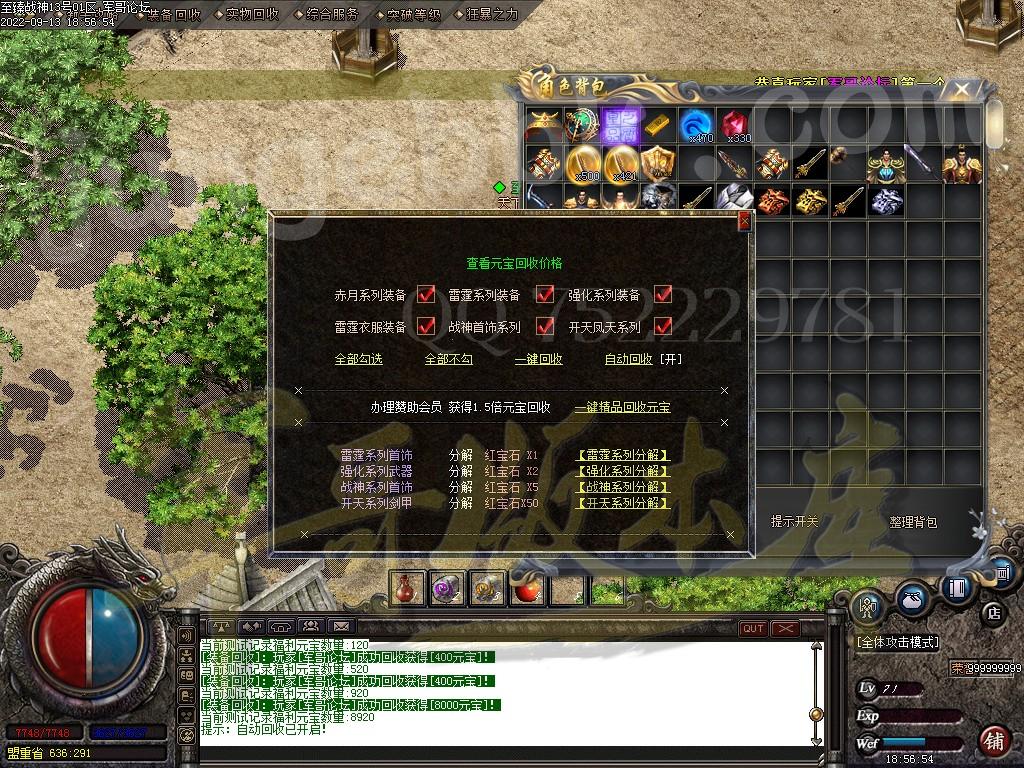
Task: Select the 狂暴之力 menu entry
Action: [492, 14]
